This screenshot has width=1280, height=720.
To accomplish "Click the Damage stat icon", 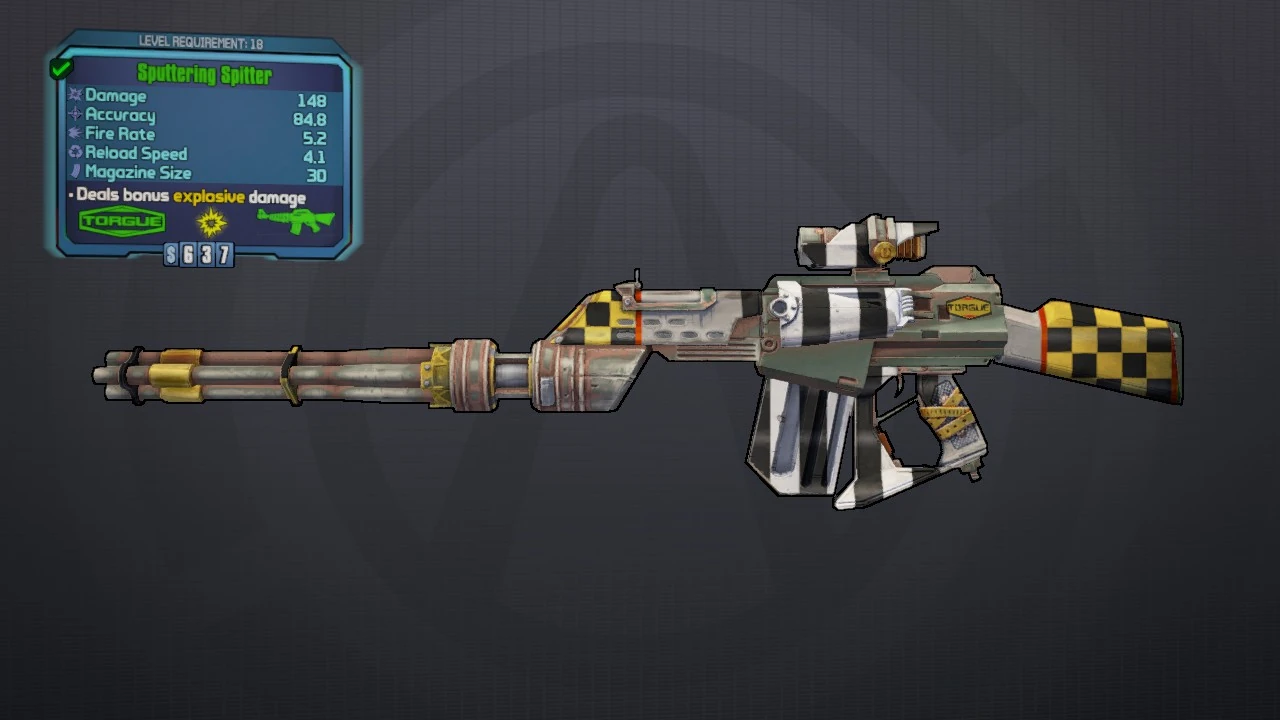I will [x=75, y=96].
